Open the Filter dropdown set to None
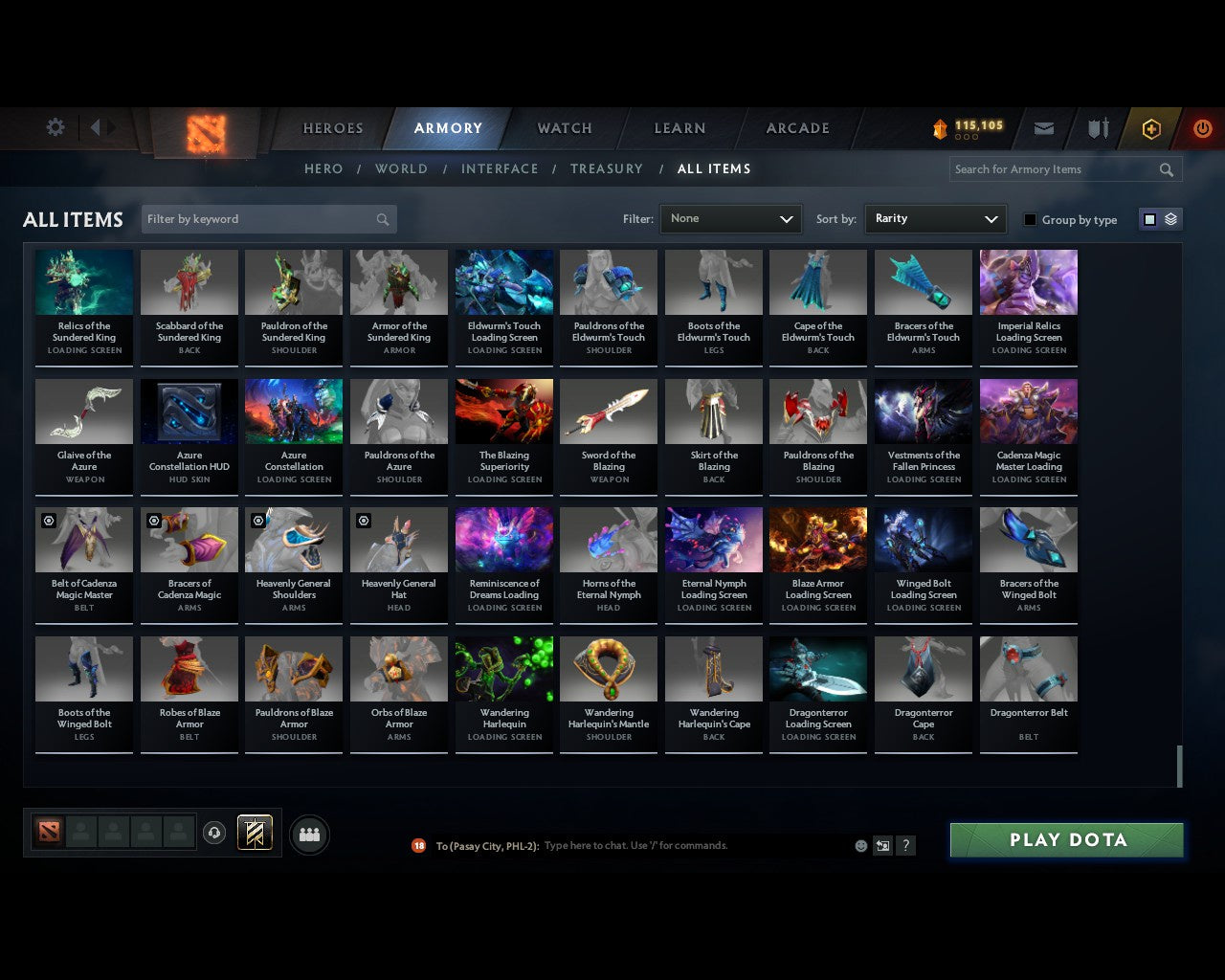Screen dimensions: 1225x980 pos(730,219)
